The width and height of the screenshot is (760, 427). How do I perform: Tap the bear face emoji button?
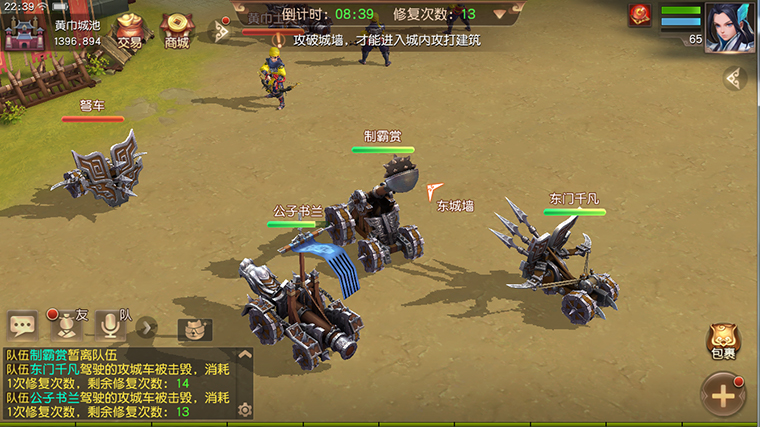195,329
